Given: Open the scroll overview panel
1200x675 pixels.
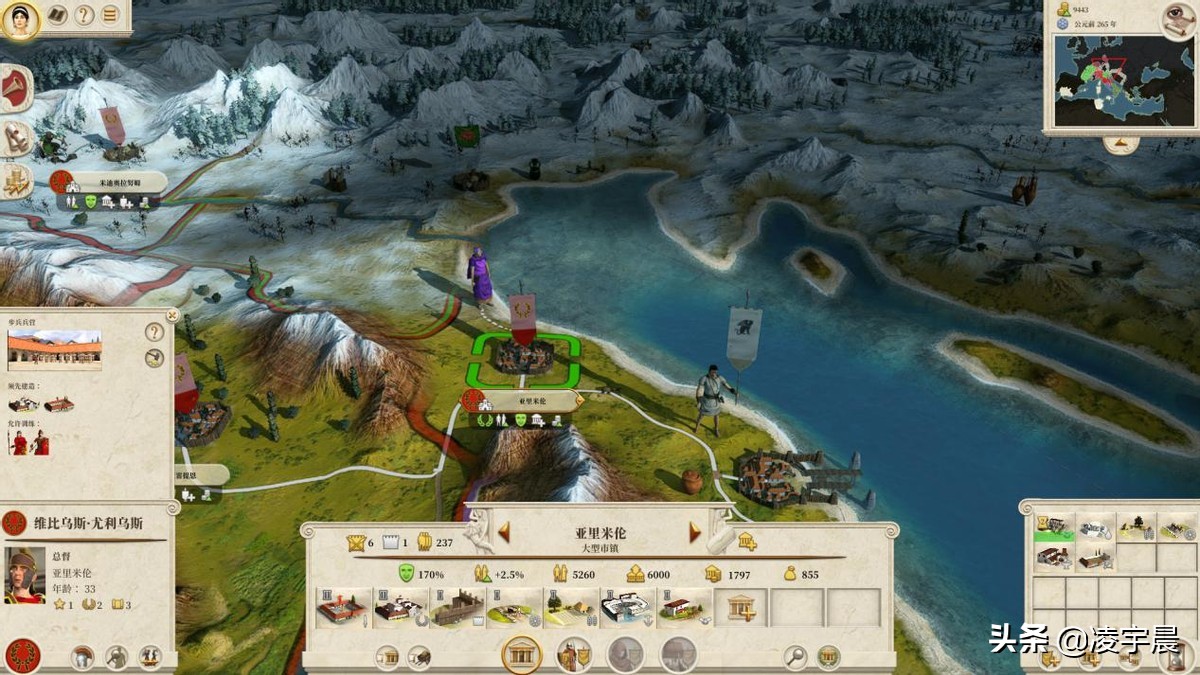Looking at the screenshot, I should tap(15, 138).
